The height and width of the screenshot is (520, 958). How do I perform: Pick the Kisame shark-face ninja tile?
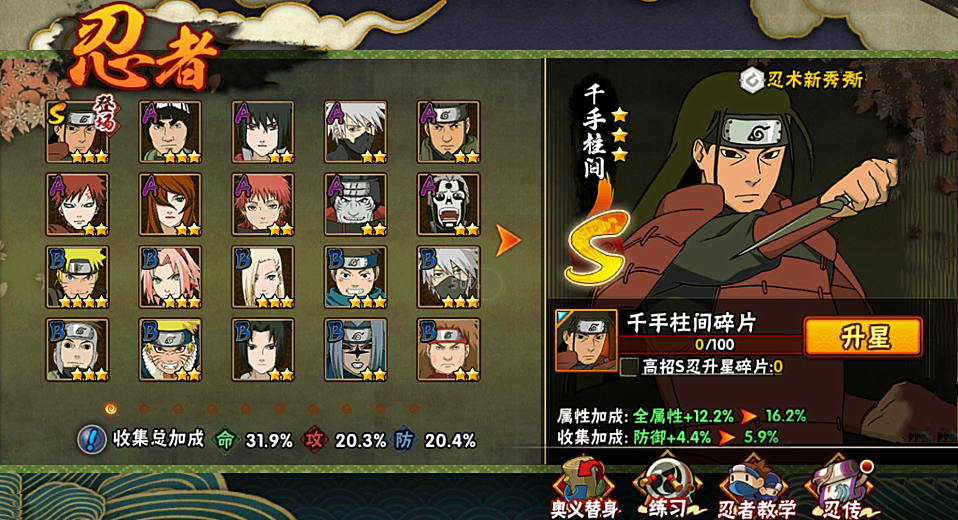(x=356, y=204)
